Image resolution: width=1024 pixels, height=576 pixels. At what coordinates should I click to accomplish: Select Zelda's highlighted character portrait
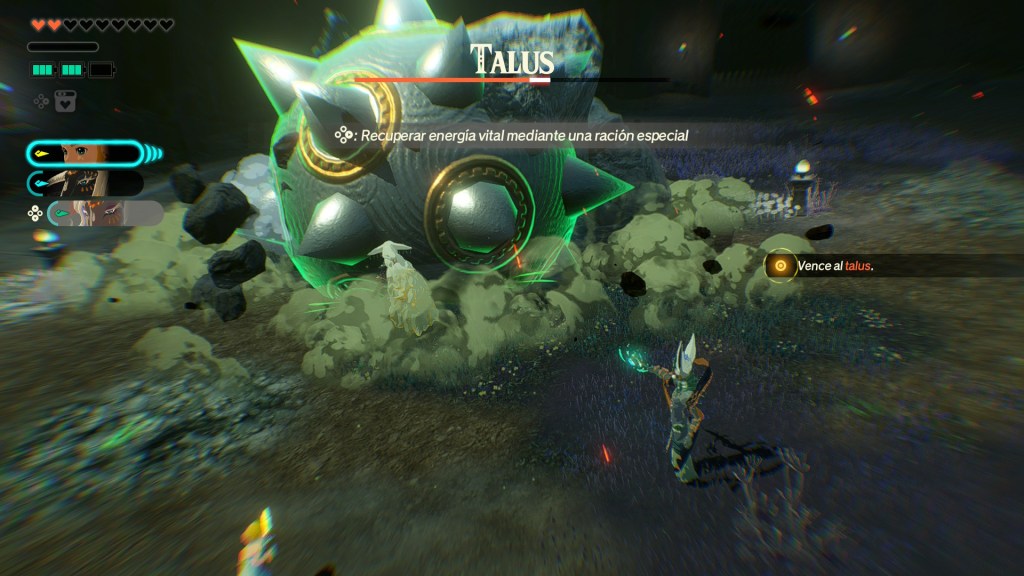tap(85, 154)
